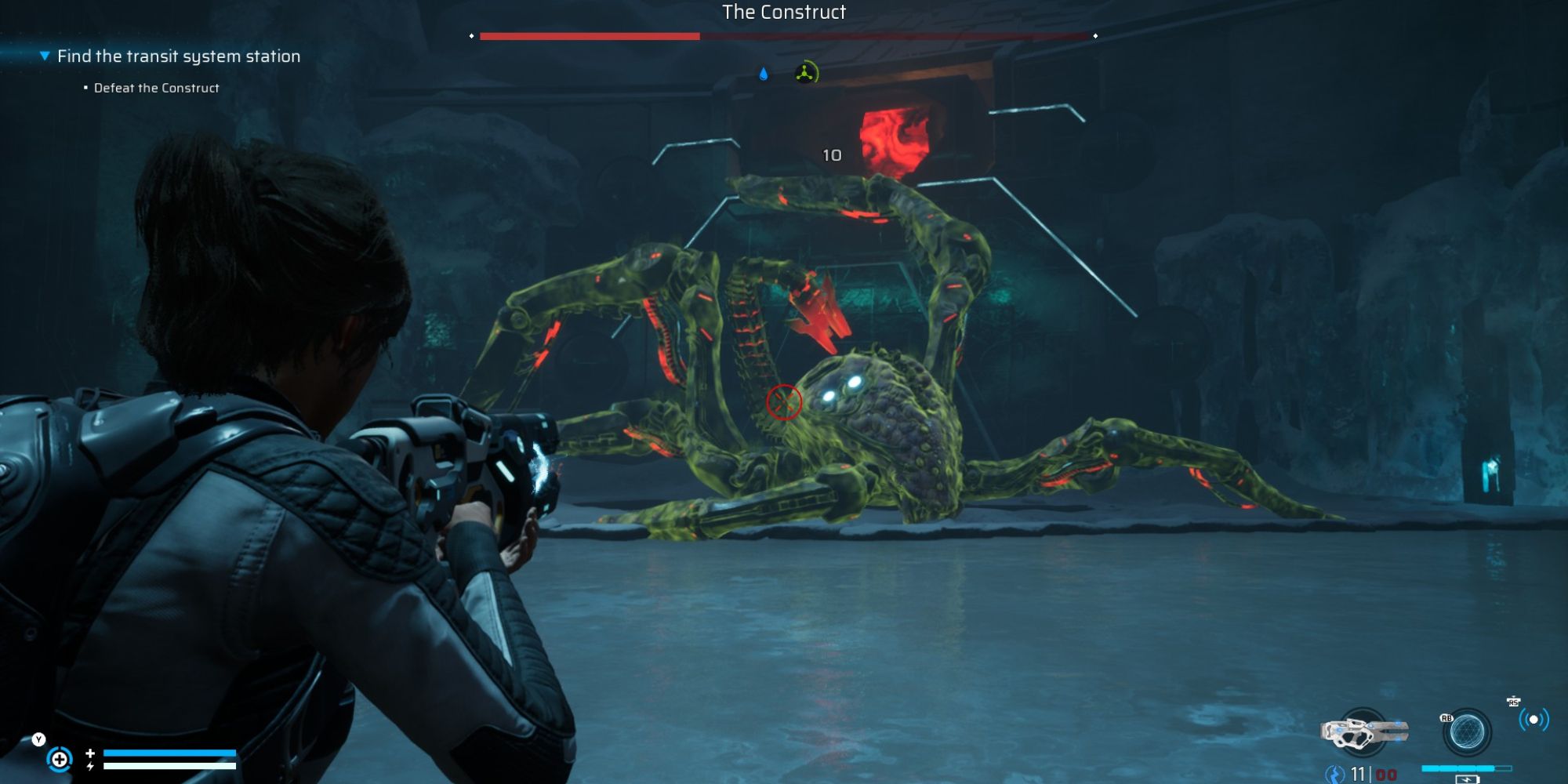Click the blue water droplet status icon
The width and height of the screenshot is (1568, 784).
click(764, 74)
